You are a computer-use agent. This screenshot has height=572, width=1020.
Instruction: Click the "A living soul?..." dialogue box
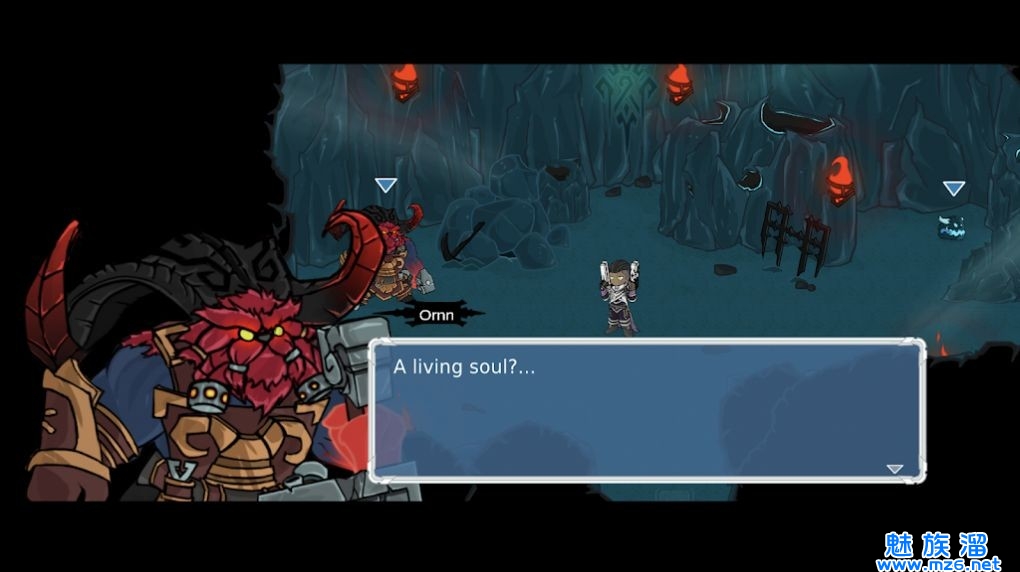coord(646,411)
